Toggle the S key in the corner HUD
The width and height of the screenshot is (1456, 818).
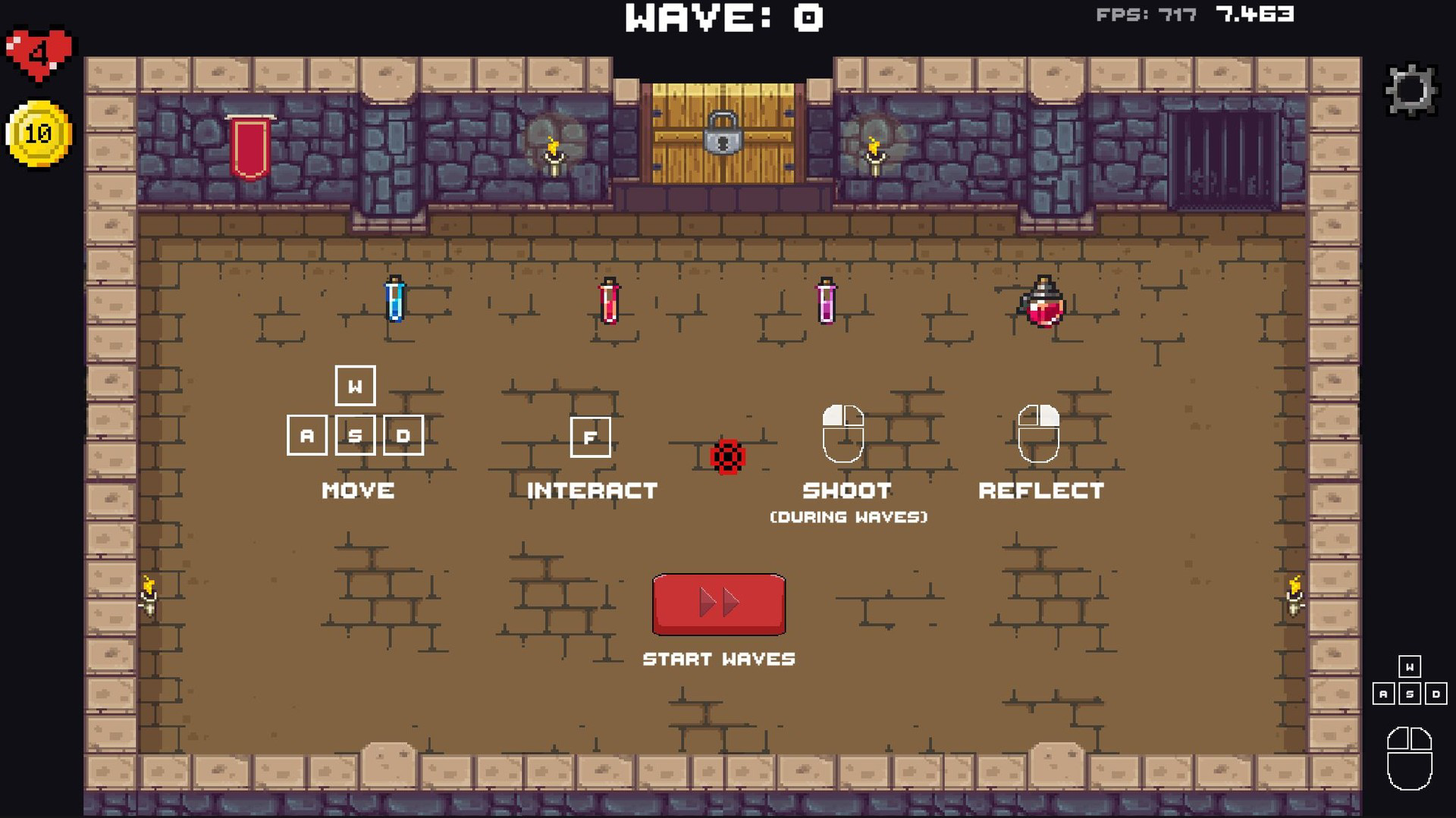coord(1410,692)
